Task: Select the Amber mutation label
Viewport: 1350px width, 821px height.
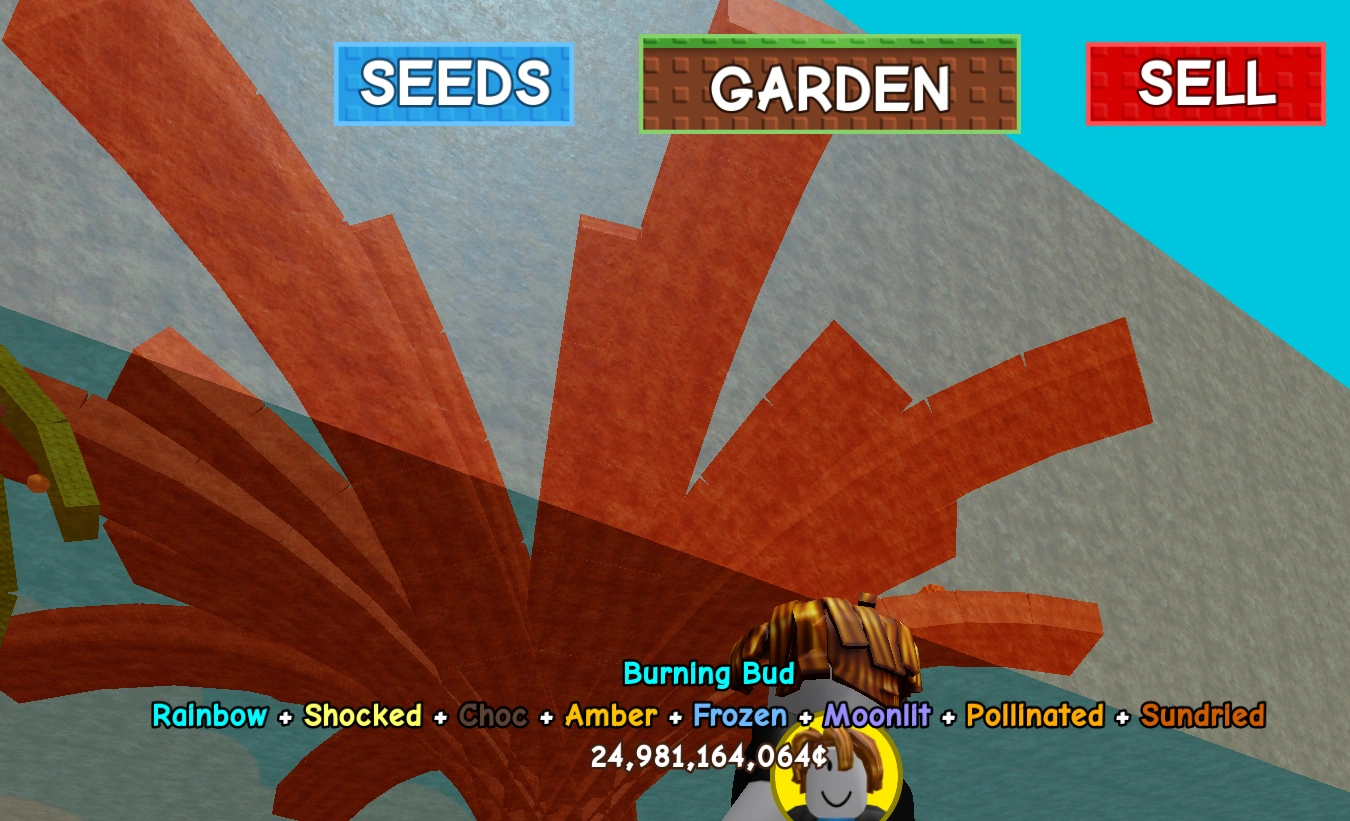Action: click(x=610, y=716)
